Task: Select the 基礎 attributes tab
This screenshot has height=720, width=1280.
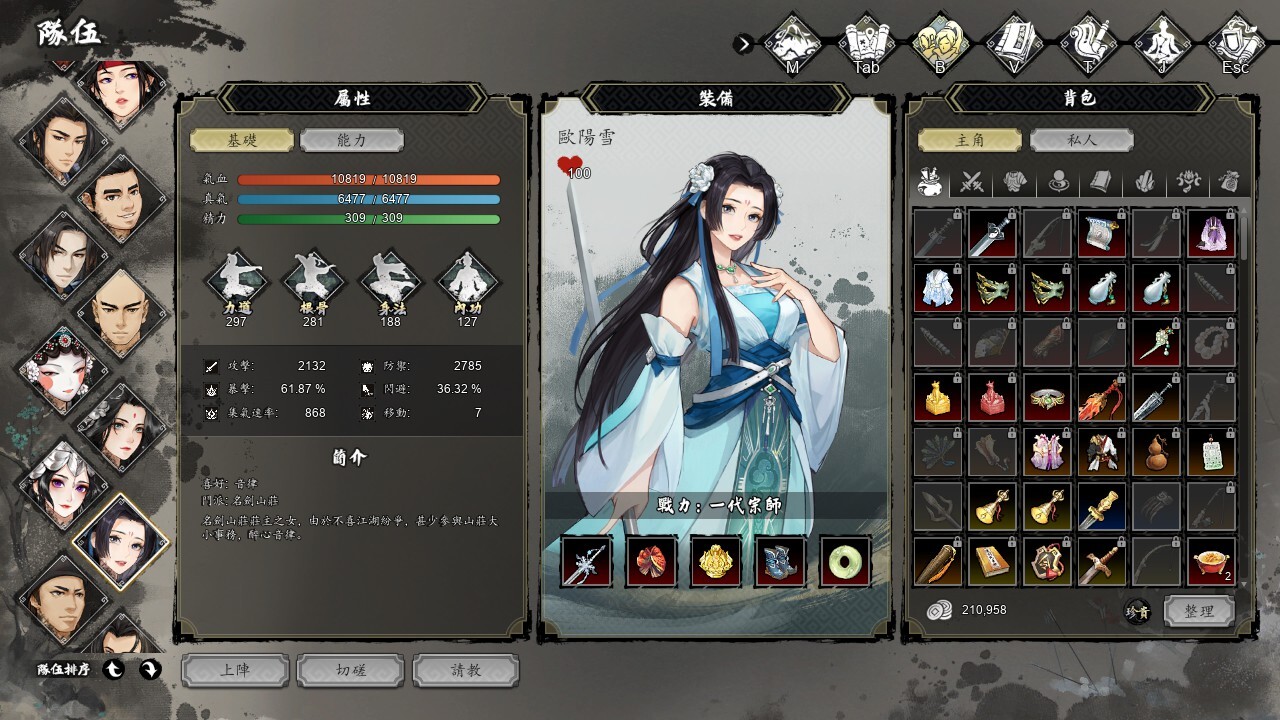Action: click(x=242, y=140)
